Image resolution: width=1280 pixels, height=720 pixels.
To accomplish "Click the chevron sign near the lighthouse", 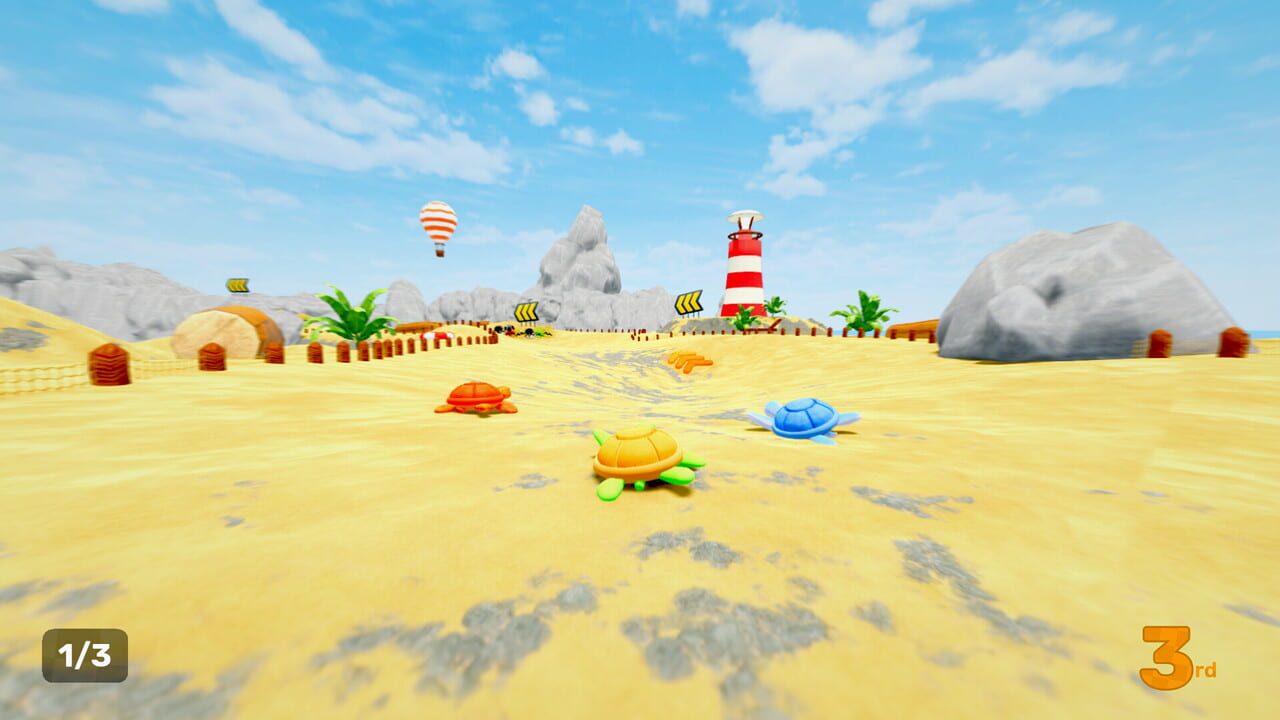I will click(x=688, y=302).
